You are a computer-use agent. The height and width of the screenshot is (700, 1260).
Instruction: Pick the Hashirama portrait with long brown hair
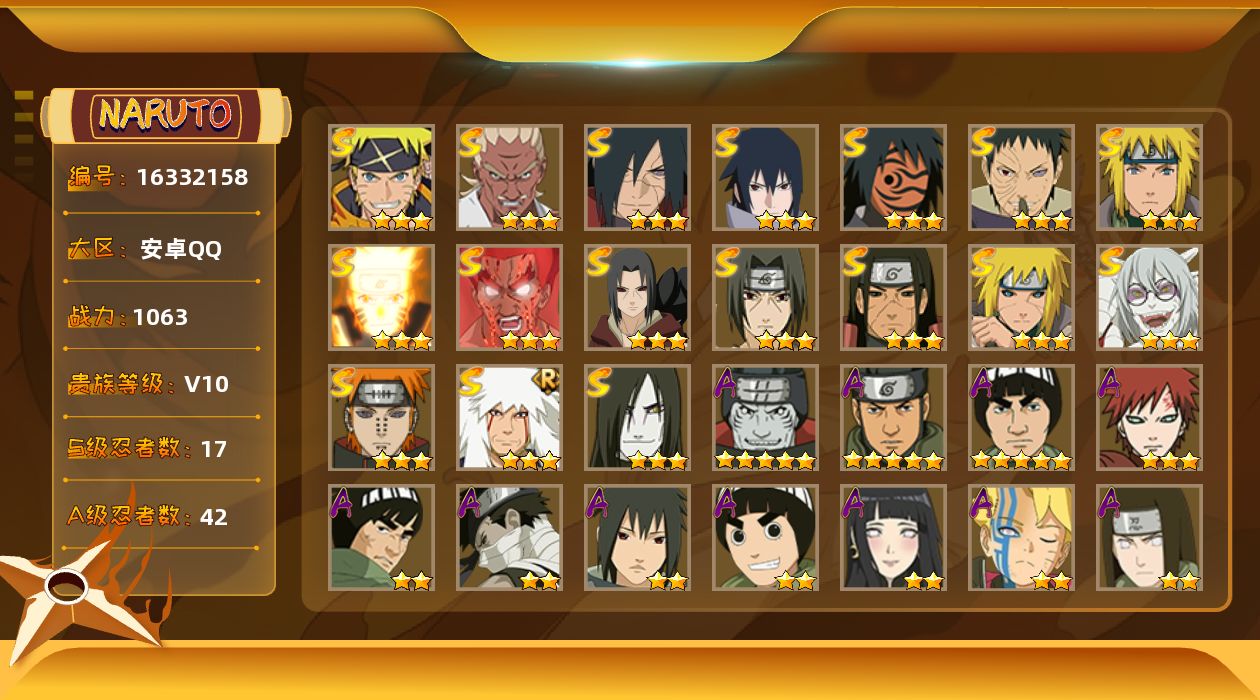(x=893, y=297)
